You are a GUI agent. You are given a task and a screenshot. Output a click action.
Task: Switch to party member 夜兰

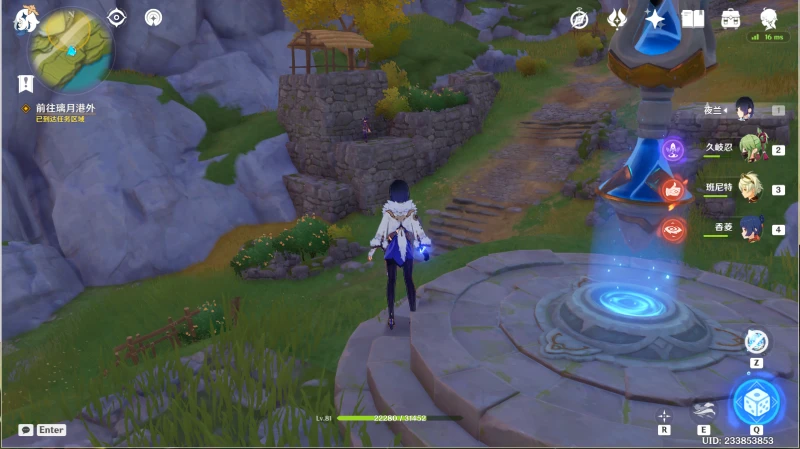(744, 110)
